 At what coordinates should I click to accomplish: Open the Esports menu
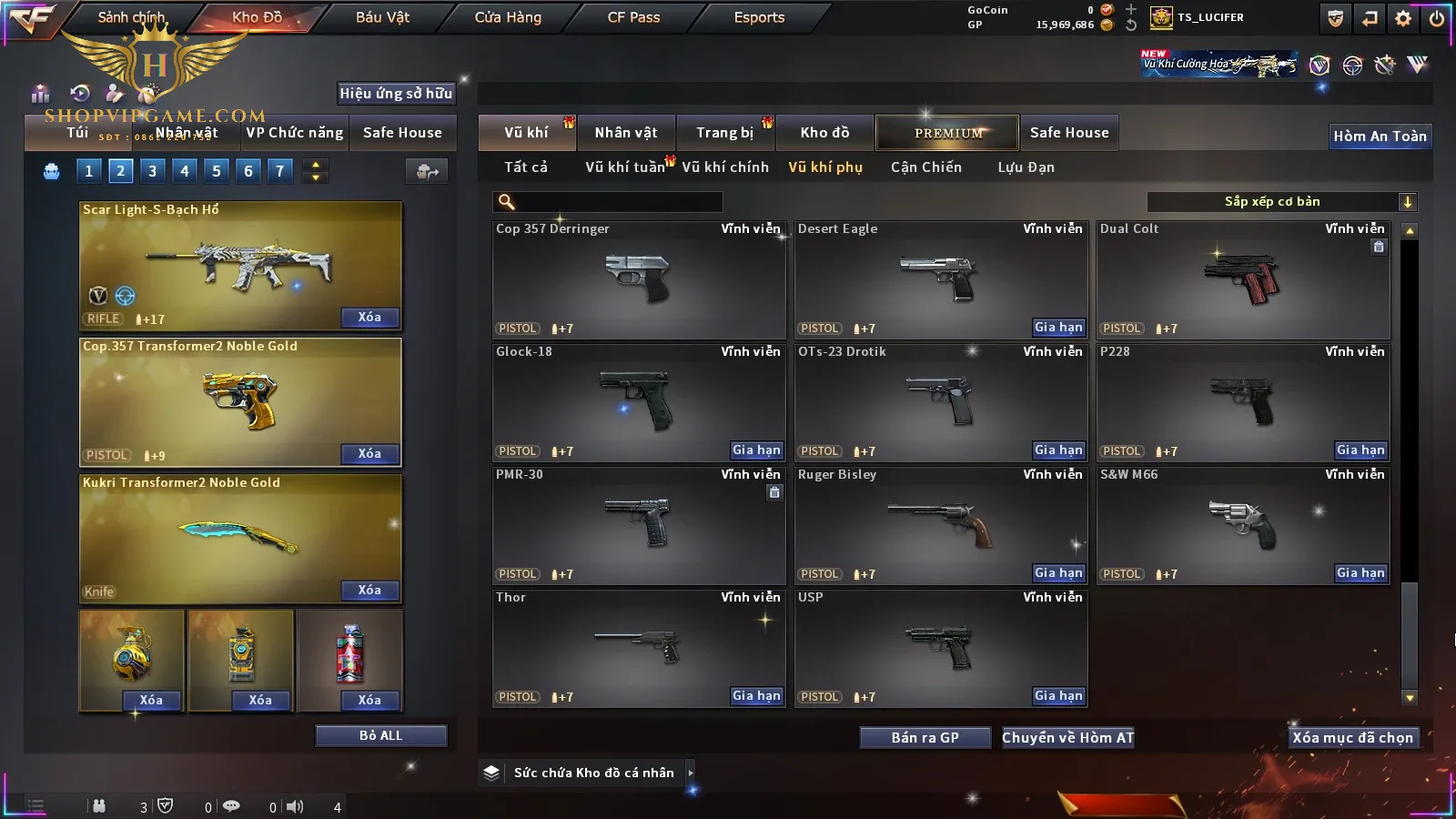(759, 17)
